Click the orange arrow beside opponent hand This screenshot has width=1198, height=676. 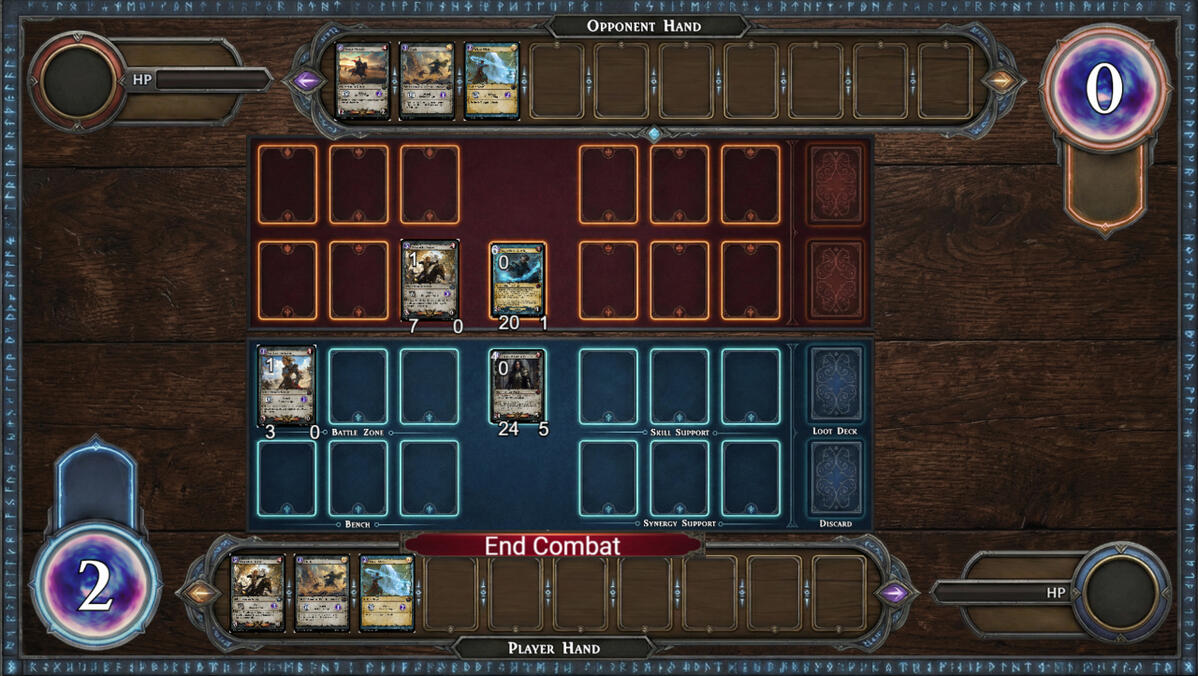click(x=999, y=81)
